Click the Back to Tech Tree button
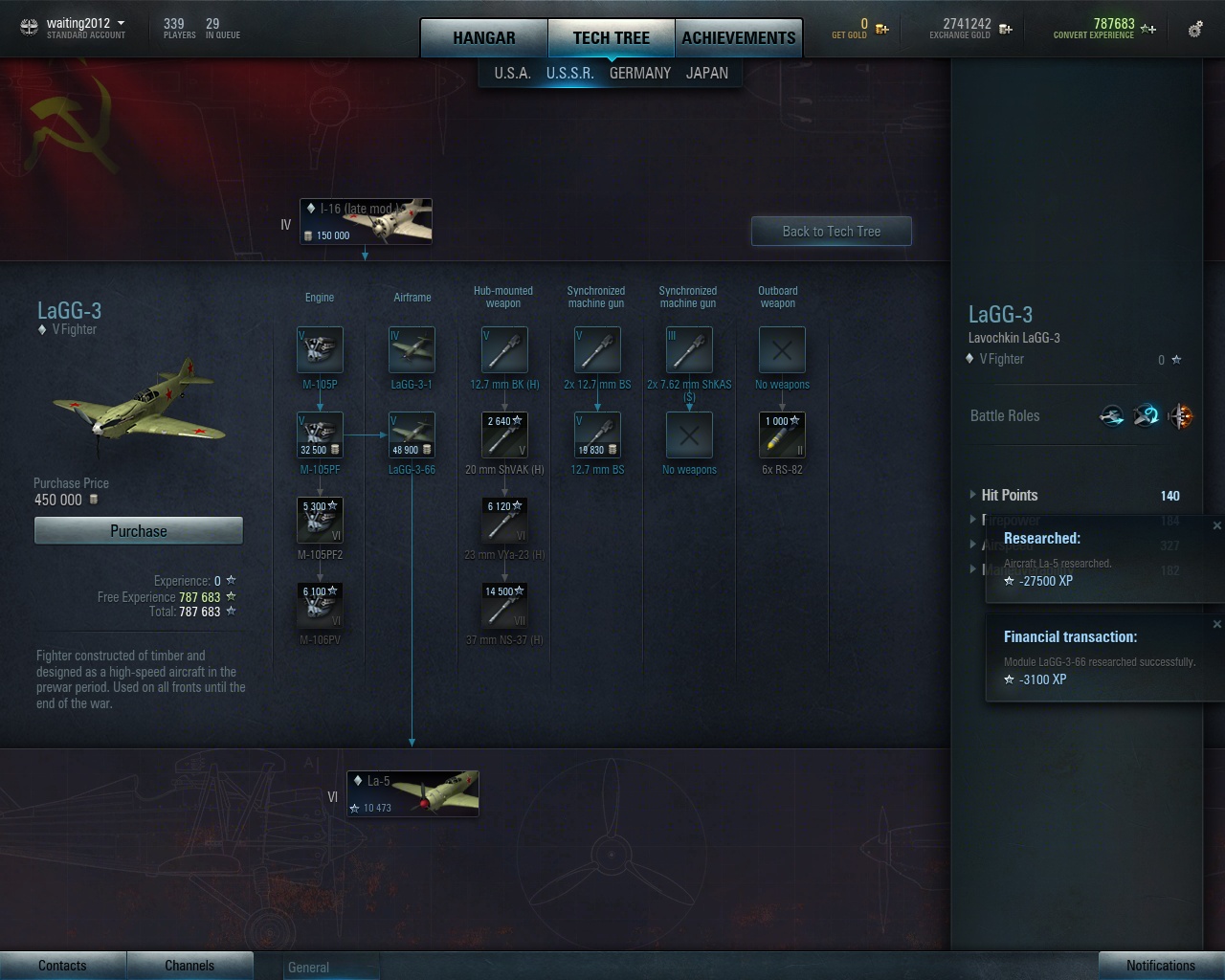1225x980 pixels. 831,232
